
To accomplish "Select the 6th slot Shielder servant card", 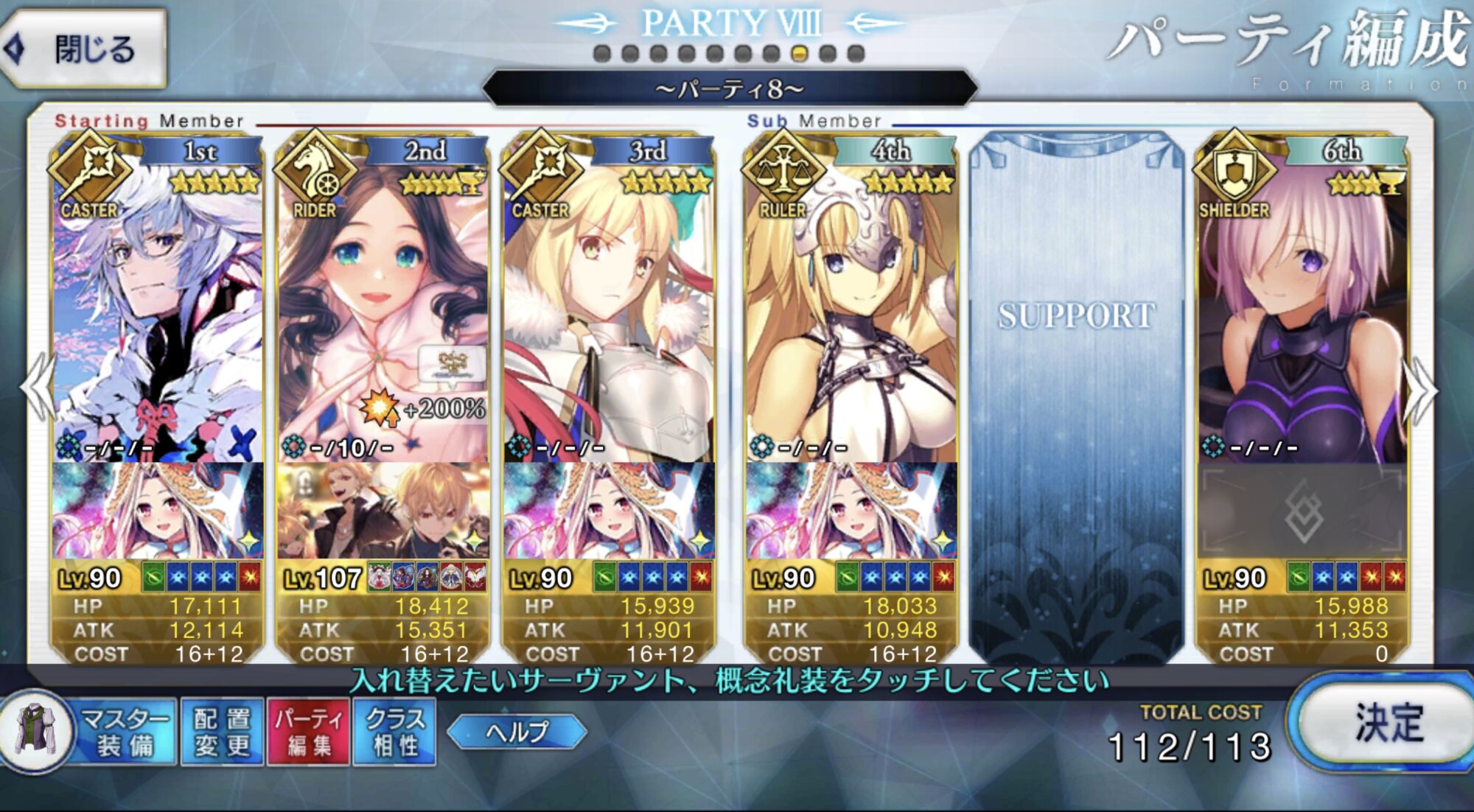I will (x=1302, y=309).
